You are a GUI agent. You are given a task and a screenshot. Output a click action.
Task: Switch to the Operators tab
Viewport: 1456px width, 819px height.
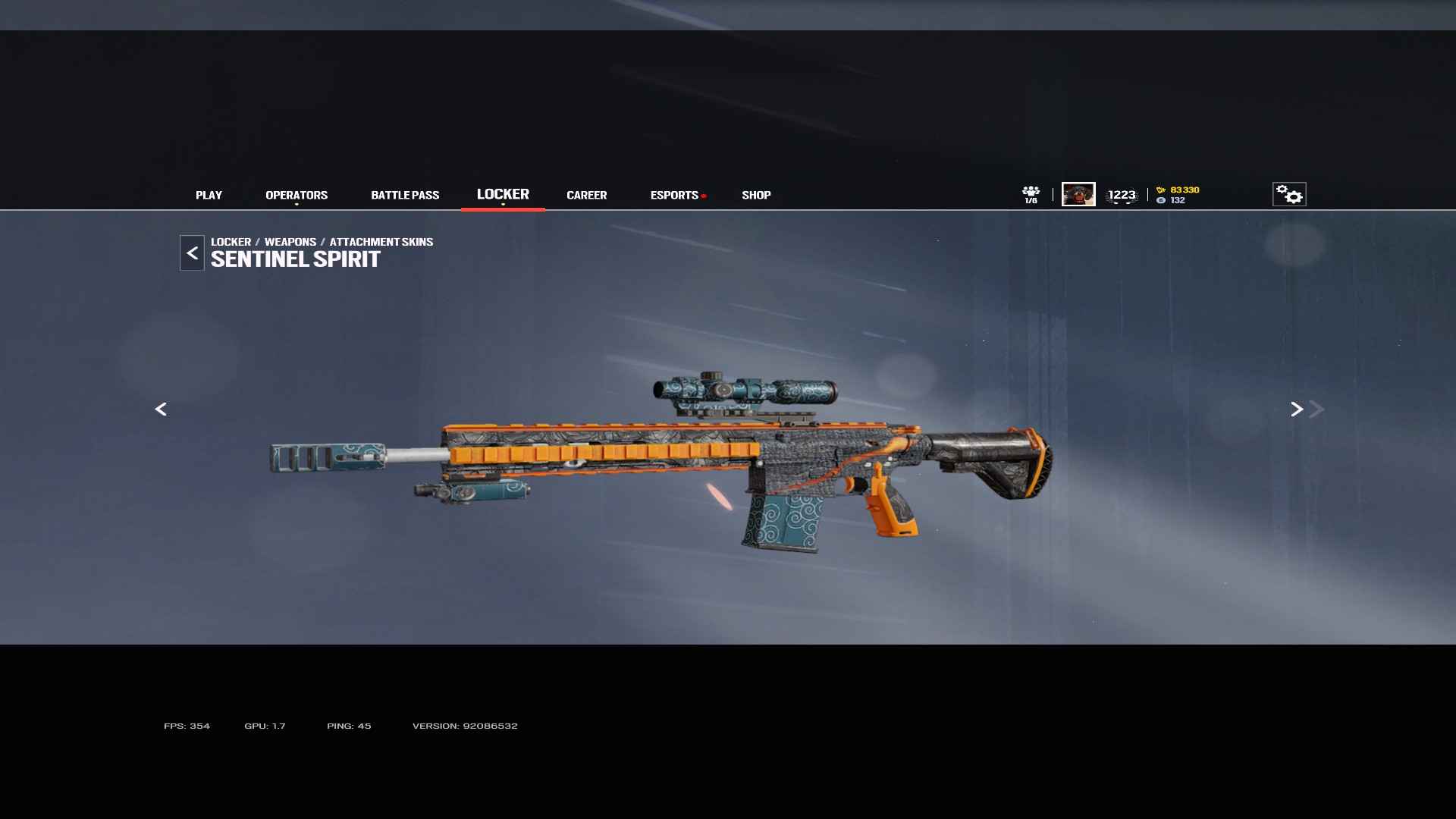tap(297, 195)
